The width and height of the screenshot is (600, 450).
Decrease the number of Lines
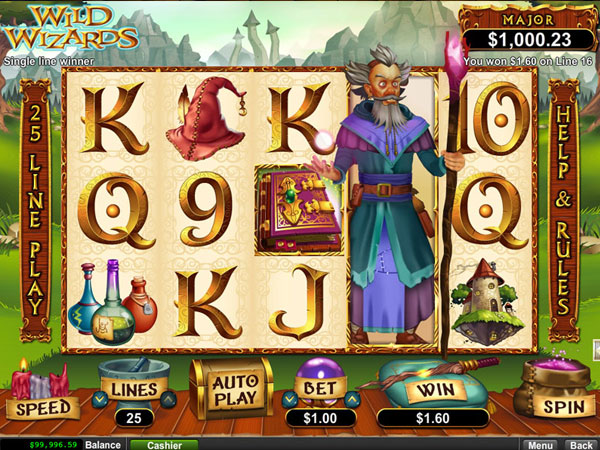[x=98, y=401]
